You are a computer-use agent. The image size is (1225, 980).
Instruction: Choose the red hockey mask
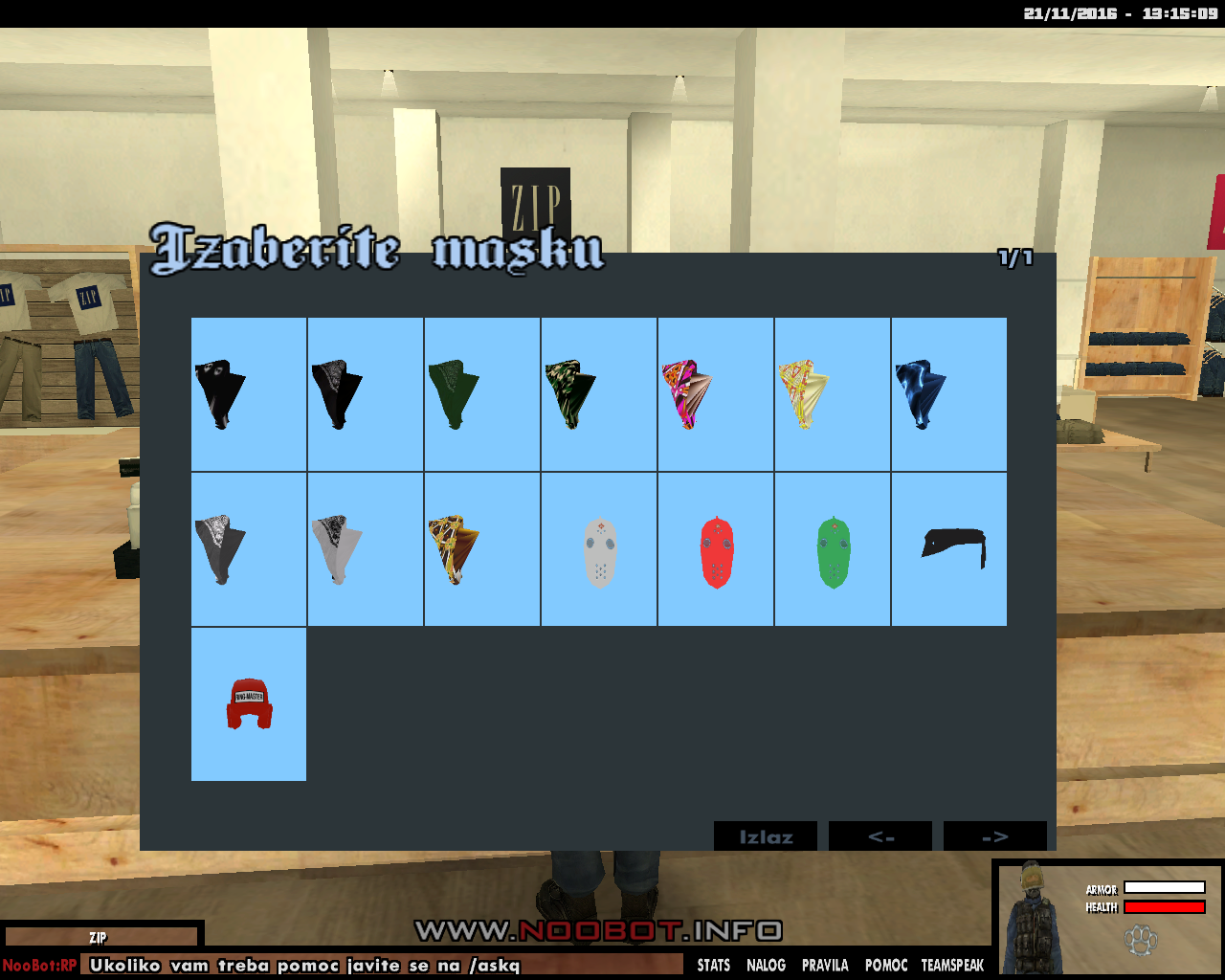(x=716, y=549)
